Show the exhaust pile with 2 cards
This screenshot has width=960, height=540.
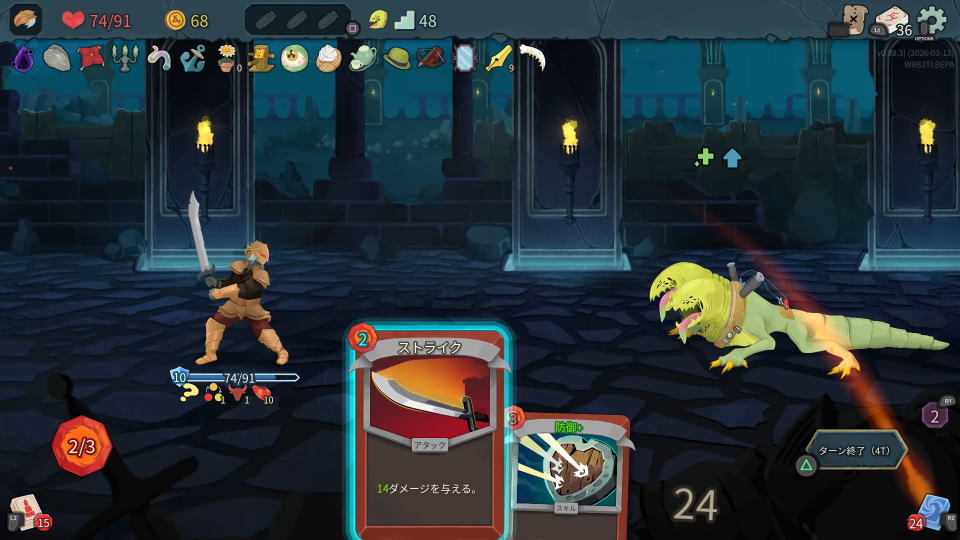(935, 414)
